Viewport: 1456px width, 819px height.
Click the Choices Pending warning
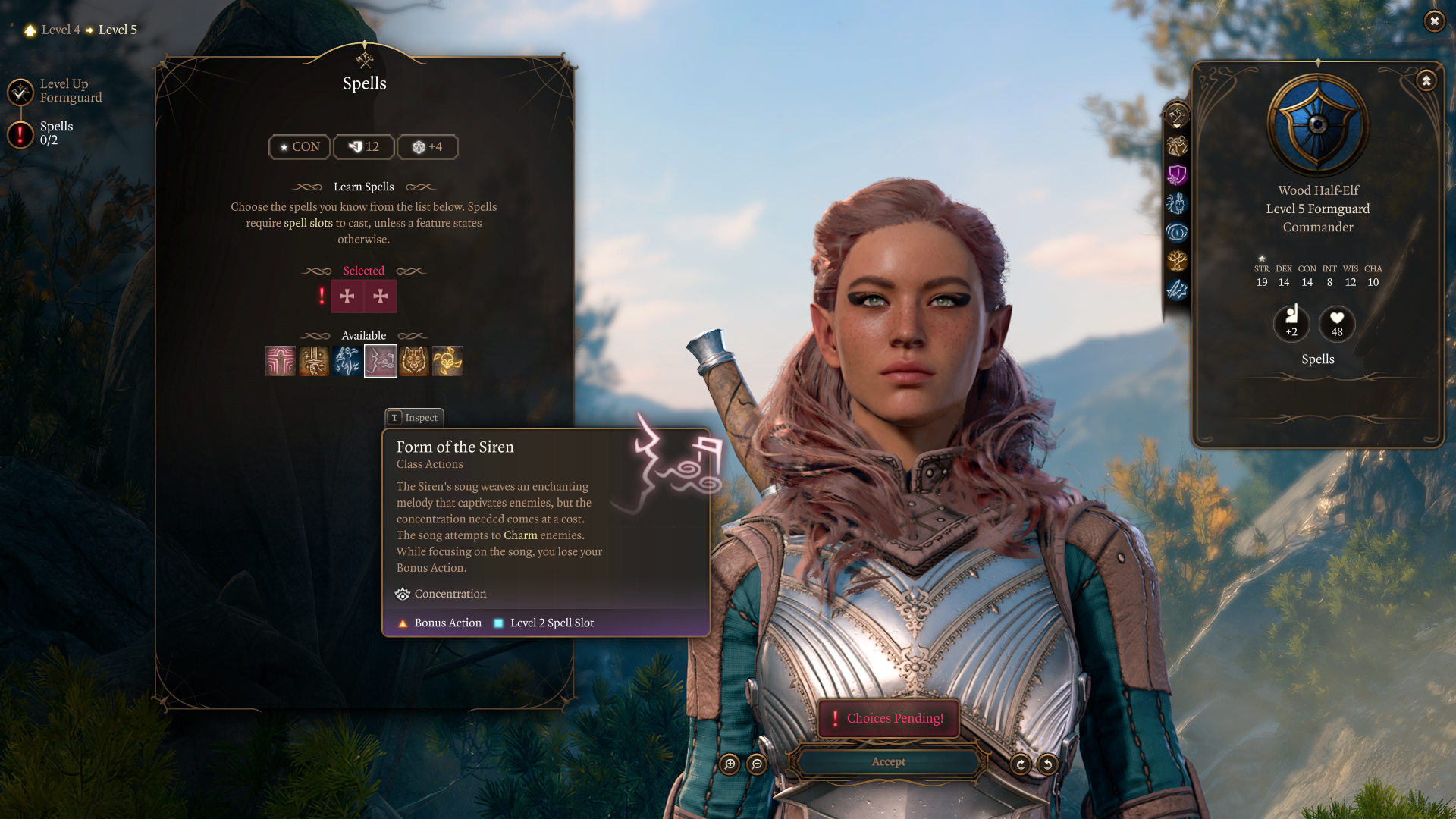click(888, 718)
